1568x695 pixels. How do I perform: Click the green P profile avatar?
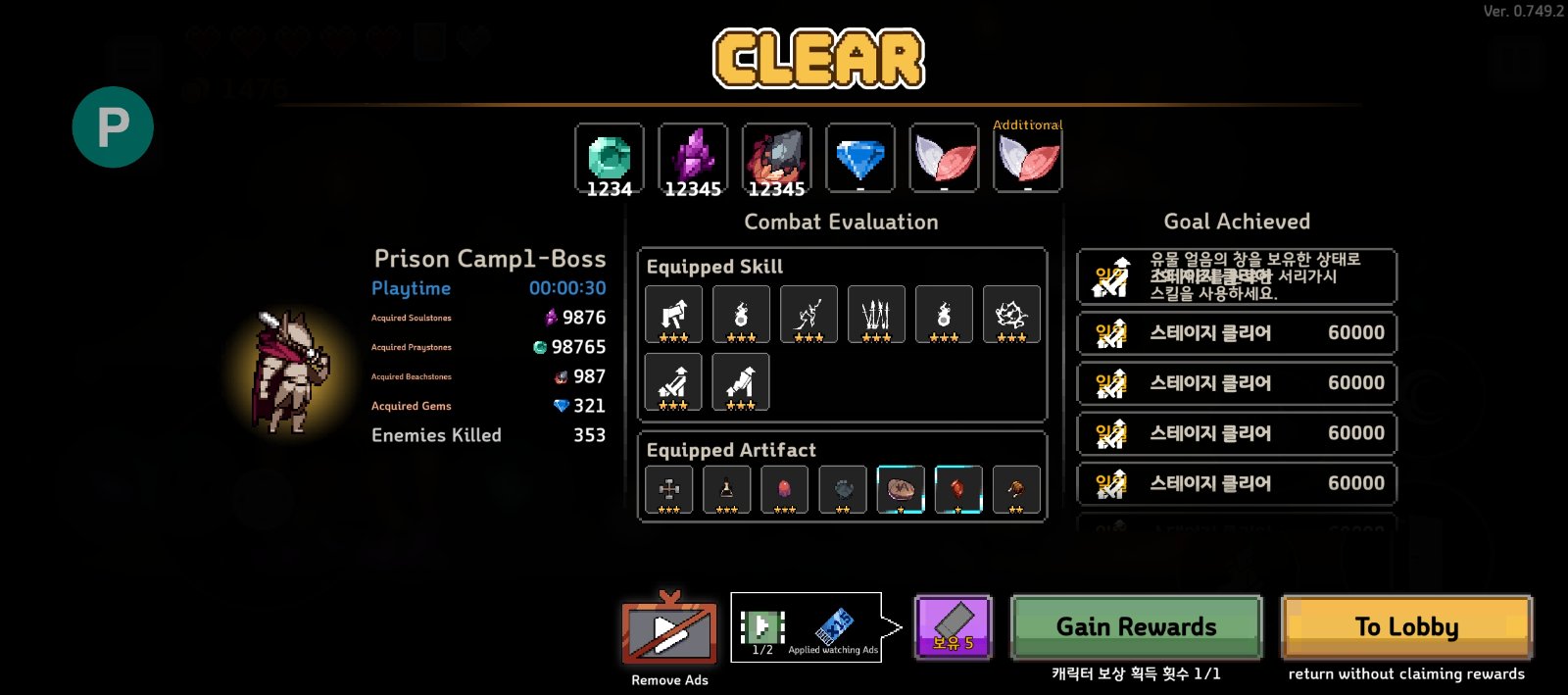point(113,127)
